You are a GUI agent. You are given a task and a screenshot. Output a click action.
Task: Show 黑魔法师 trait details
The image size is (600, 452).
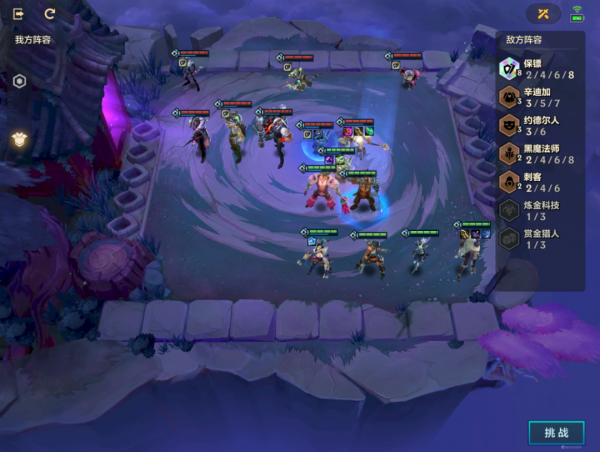click(538, 152)
